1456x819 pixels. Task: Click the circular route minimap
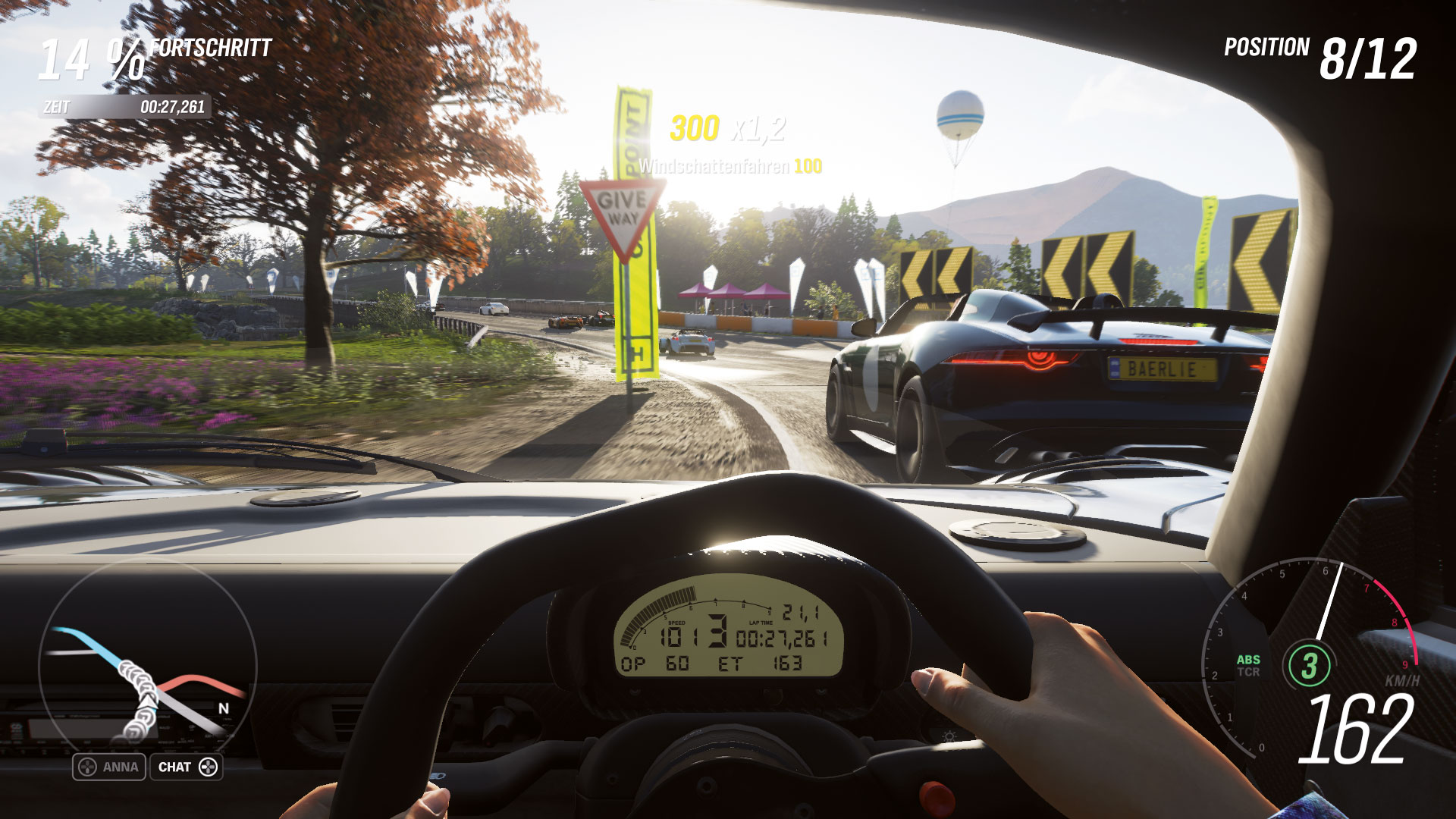tap(147, 666)
